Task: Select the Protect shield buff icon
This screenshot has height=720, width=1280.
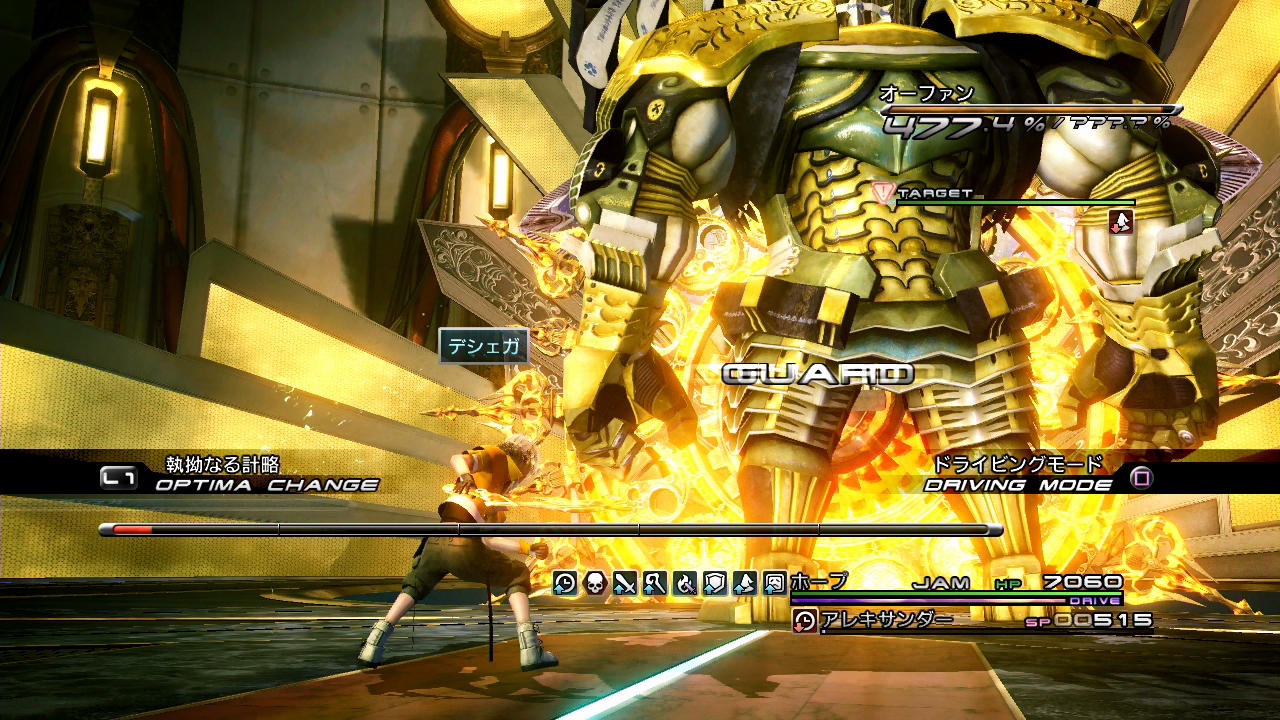Action: coord(715,582)
